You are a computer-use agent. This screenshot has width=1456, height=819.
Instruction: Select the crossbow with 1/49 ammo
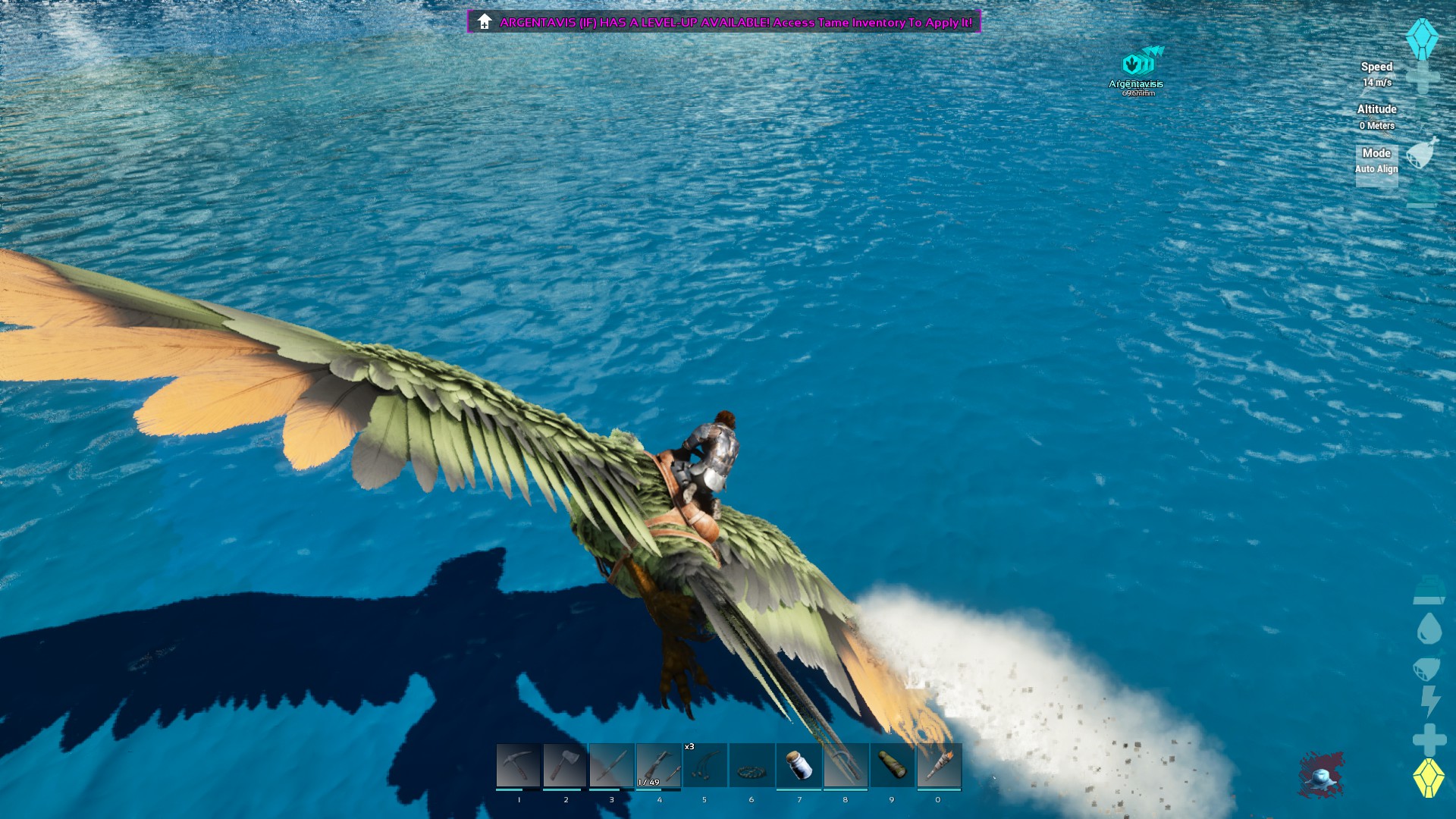[659, 766]
